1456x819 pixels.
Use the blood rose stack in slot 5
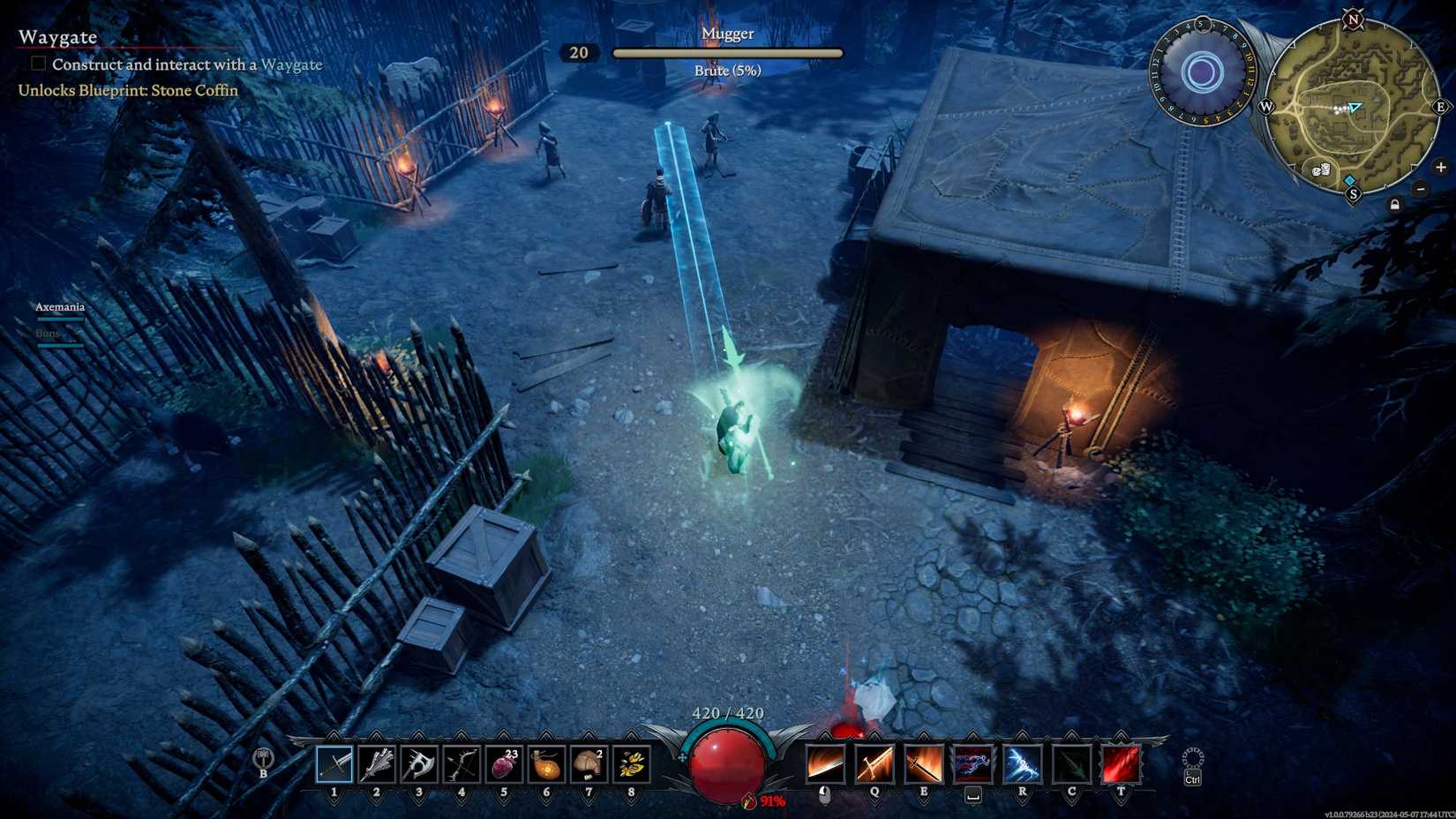pos(503,765)
